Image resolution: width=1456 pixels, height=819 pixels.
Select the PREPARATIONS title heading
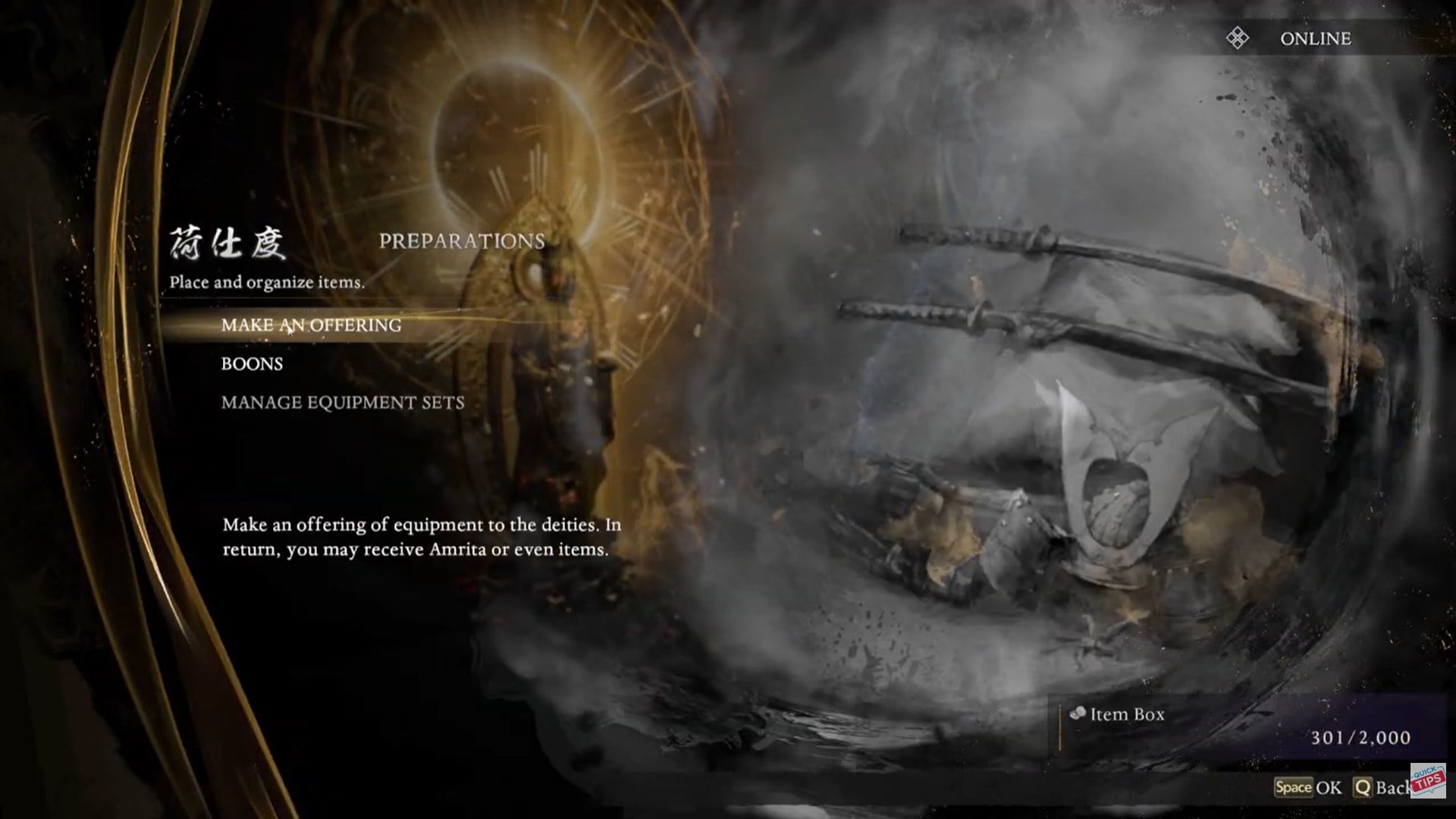click(463, 241)
